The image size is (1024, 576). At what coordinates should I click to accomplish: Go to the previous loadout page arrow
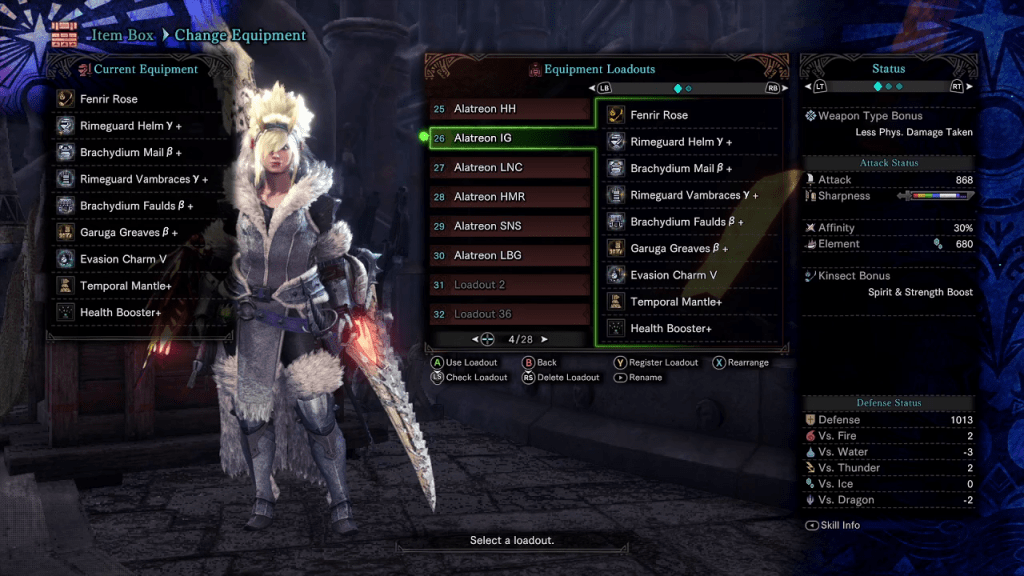coord(476,339)
